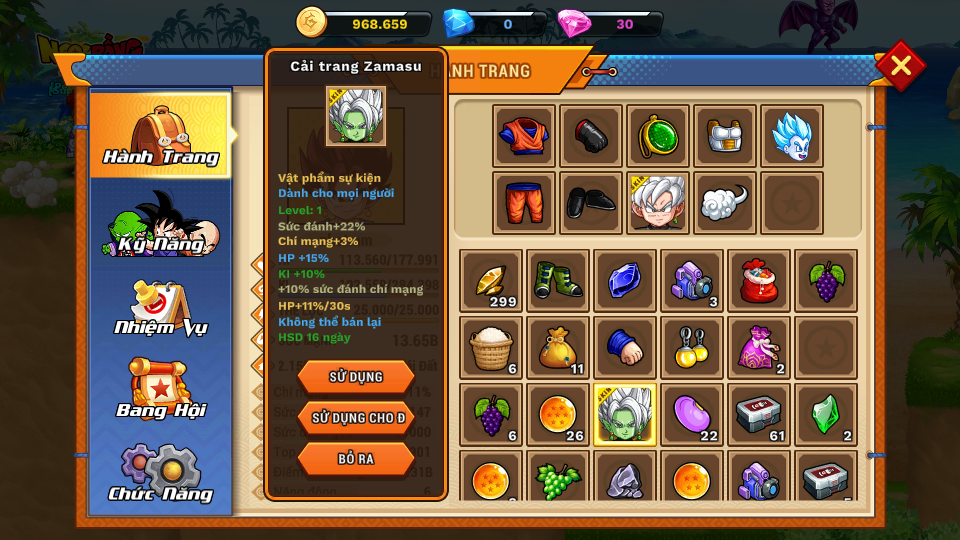The width and height of the screenshot is (960, 540).
Task: Select the equipped flying nimbus cloud
Action: (x=725, y=203)
